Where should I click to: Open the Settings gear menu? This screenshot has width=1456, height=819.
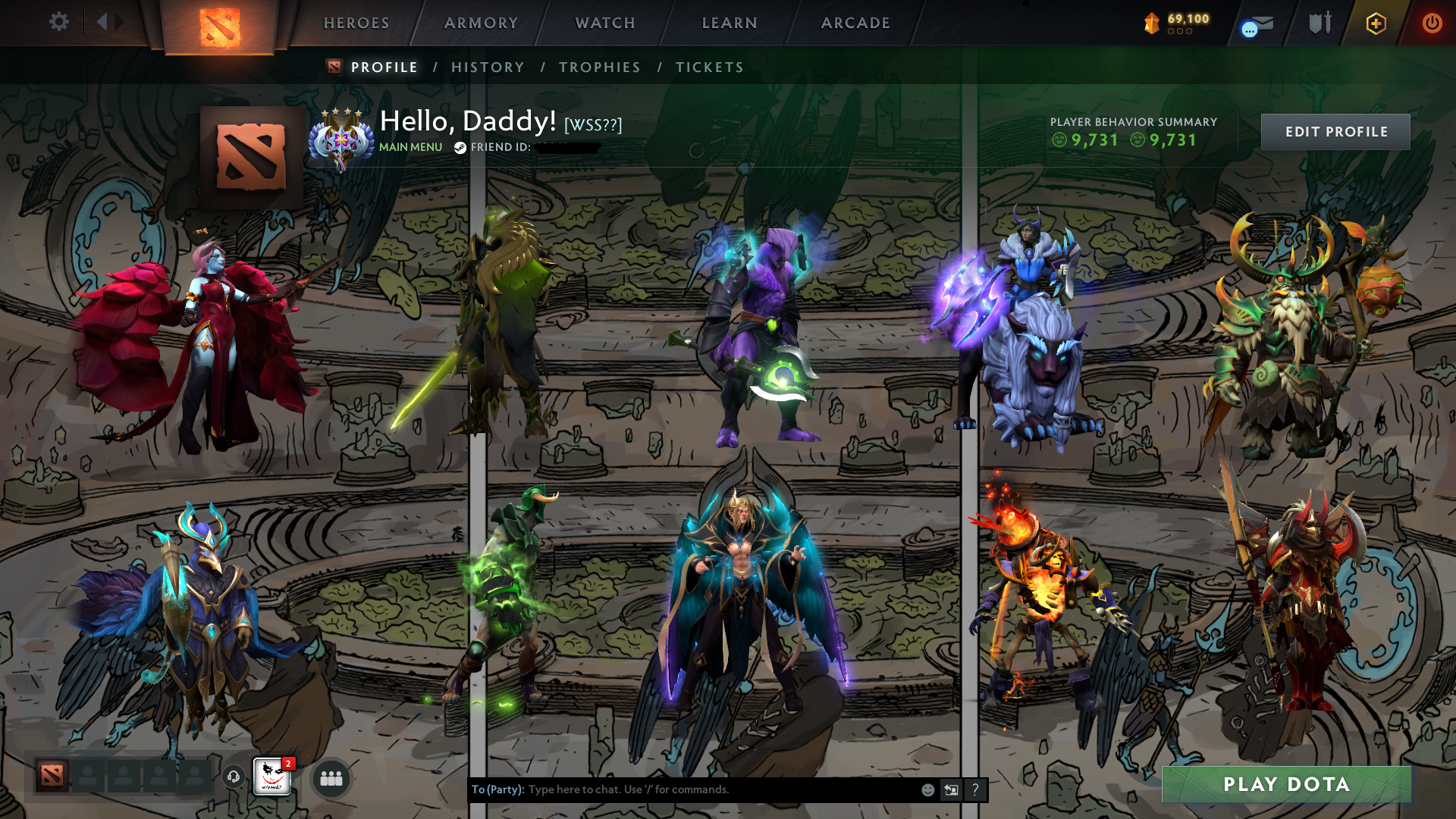[59, 22]
